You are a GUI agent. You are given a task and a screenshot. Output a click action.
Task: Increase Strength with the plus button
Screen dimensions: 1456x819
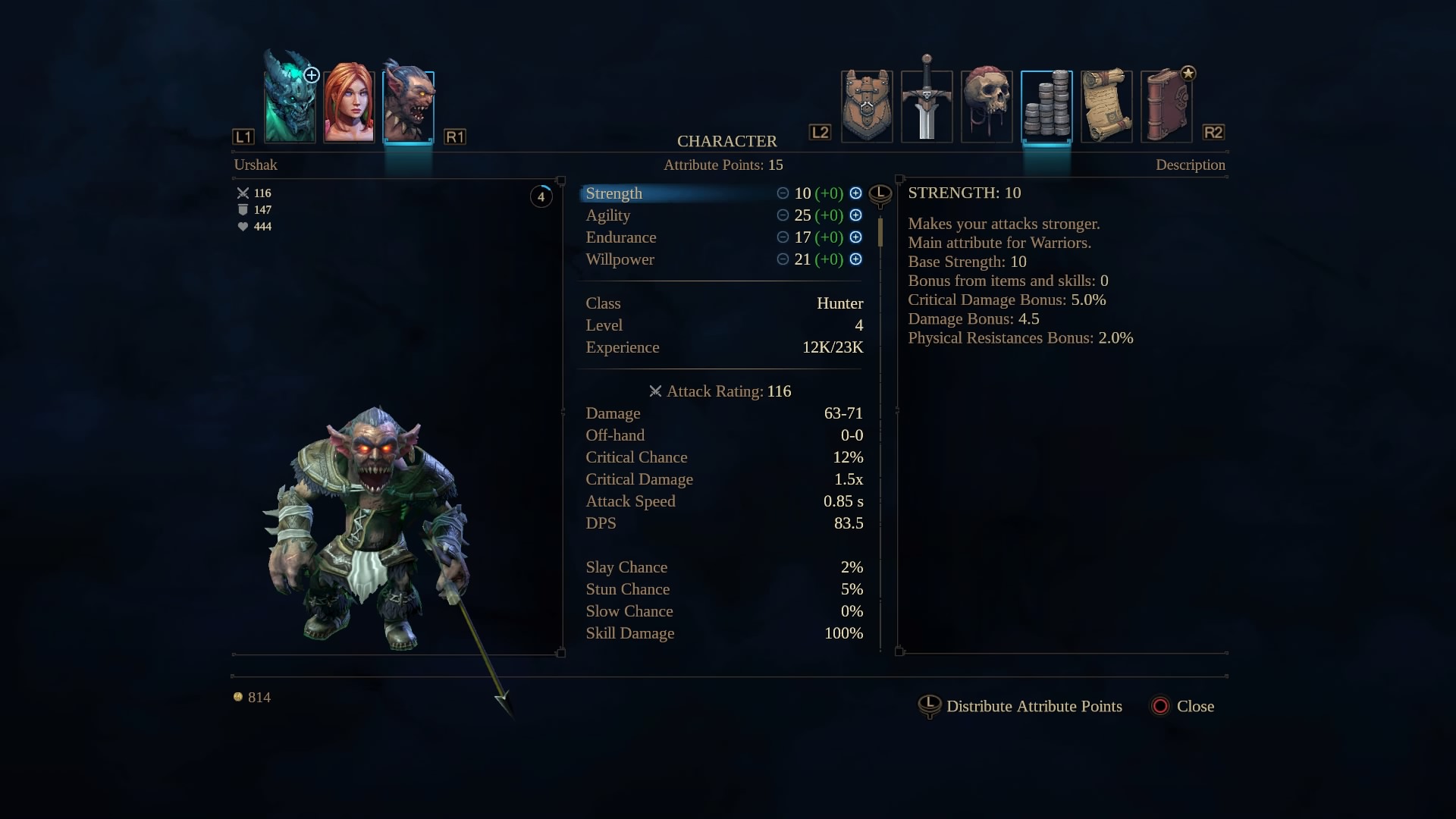[x=856, y=193]
